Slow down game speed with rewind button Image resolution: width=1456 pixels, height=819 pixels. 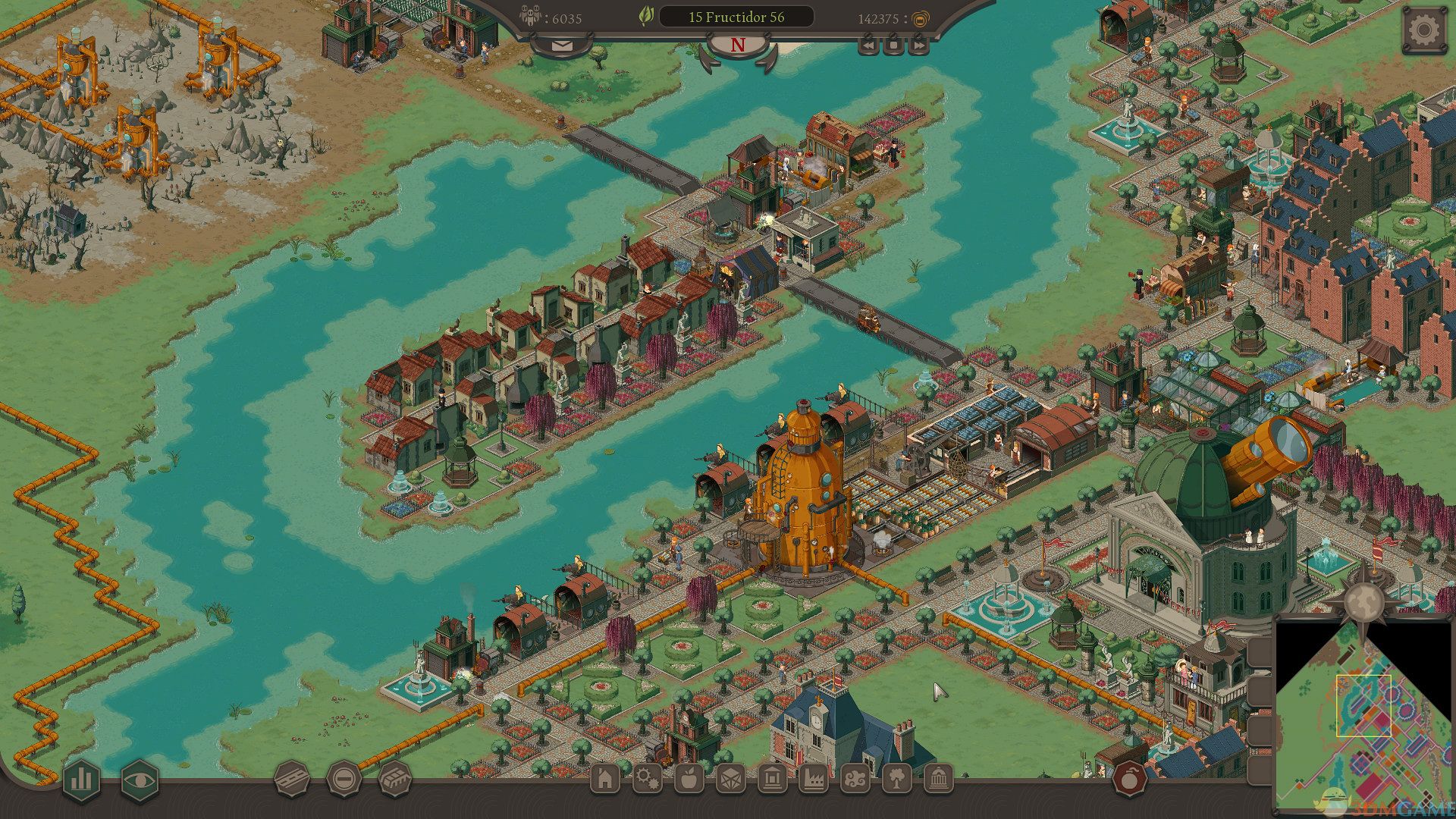(x=868, y=45)
